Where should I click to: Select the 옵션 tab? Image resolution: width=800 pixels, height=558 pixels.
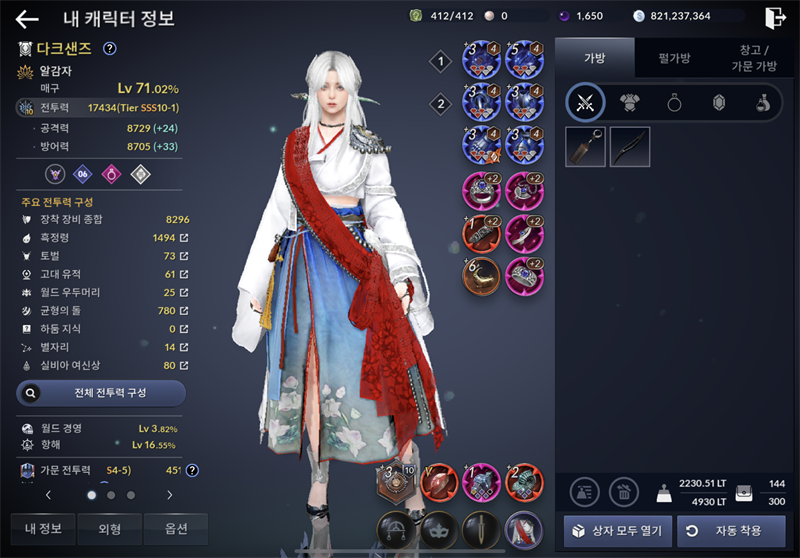(175, 528)
